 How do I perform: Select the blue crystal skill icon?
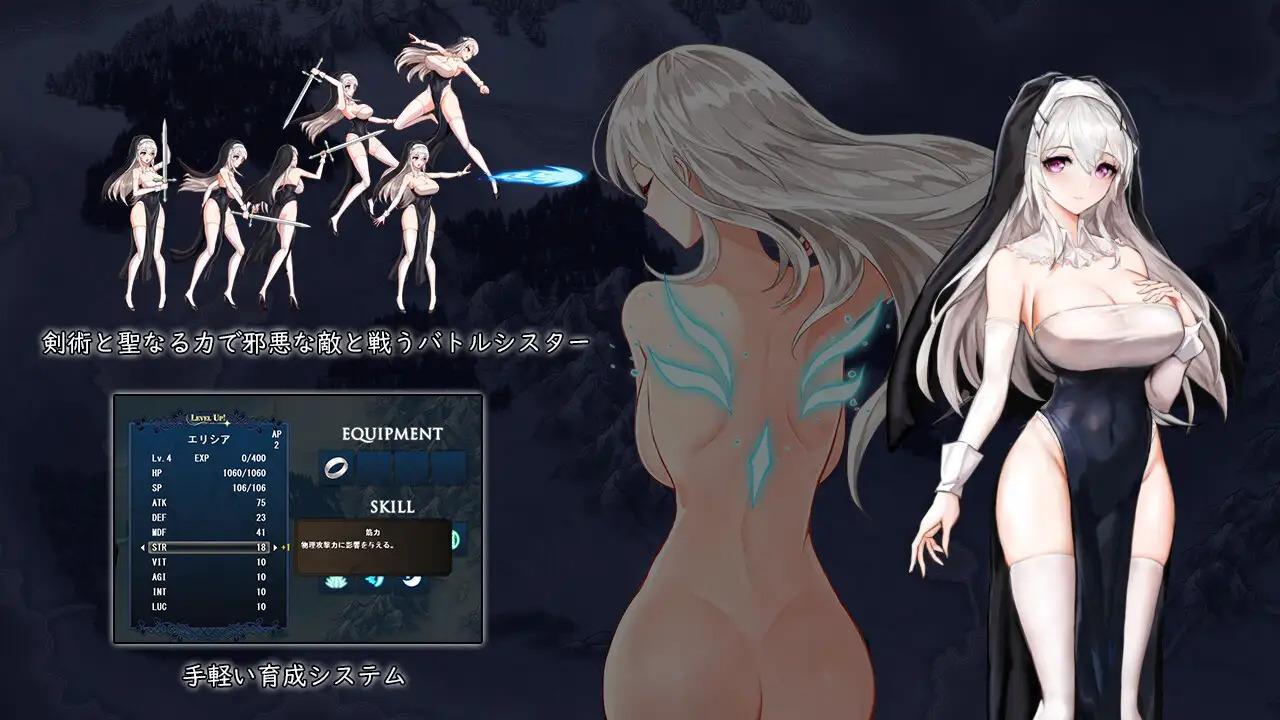372,580
